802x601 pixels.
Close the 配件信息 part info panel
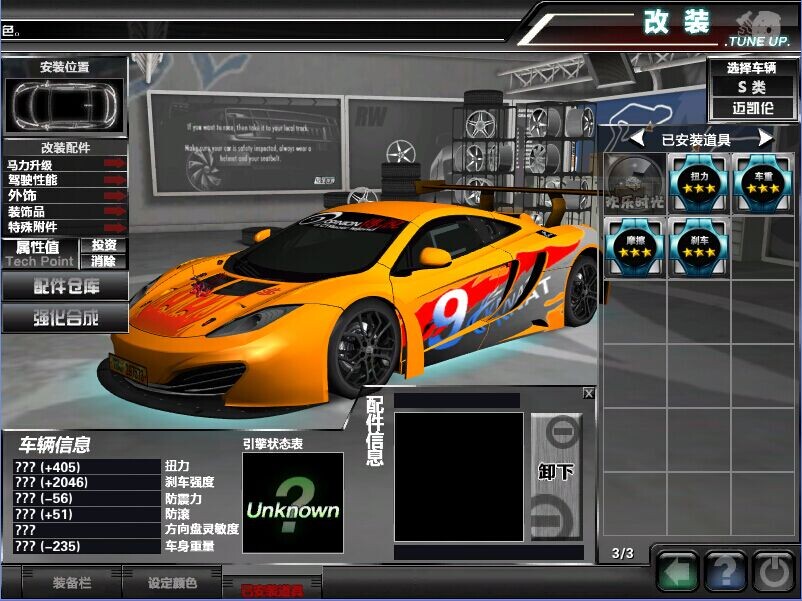(589, 394)
